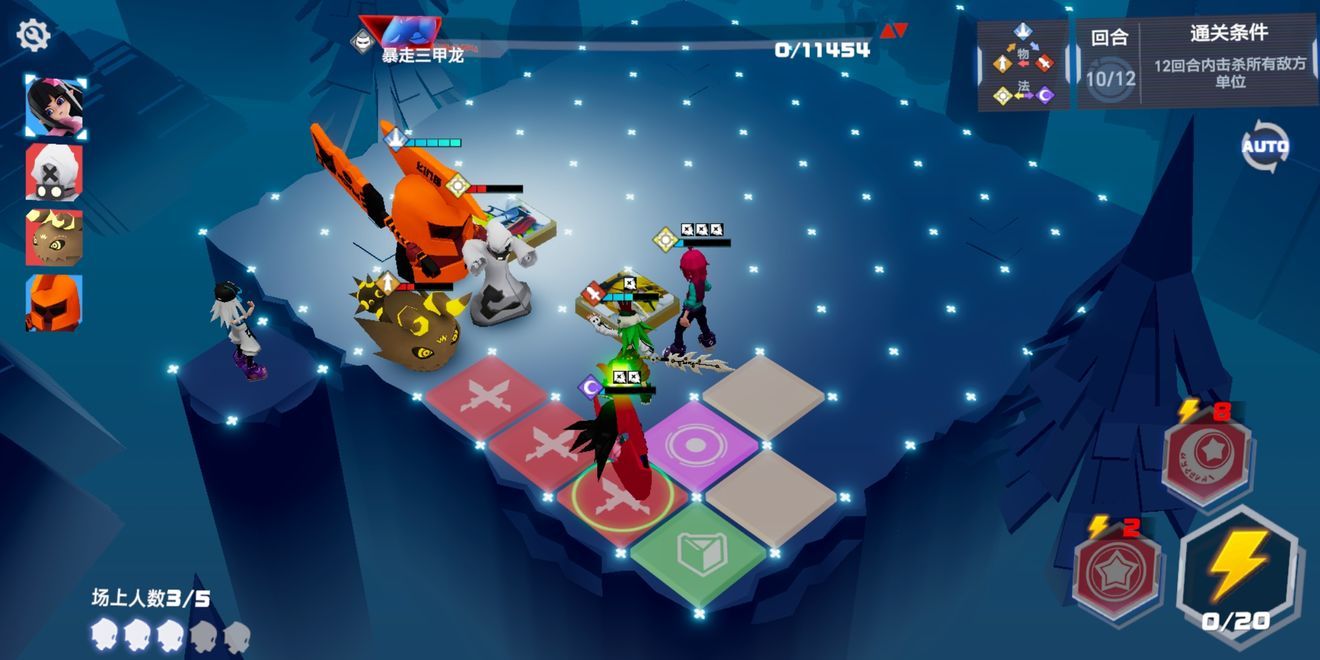Open the element advantage chart

point(1023,65)
